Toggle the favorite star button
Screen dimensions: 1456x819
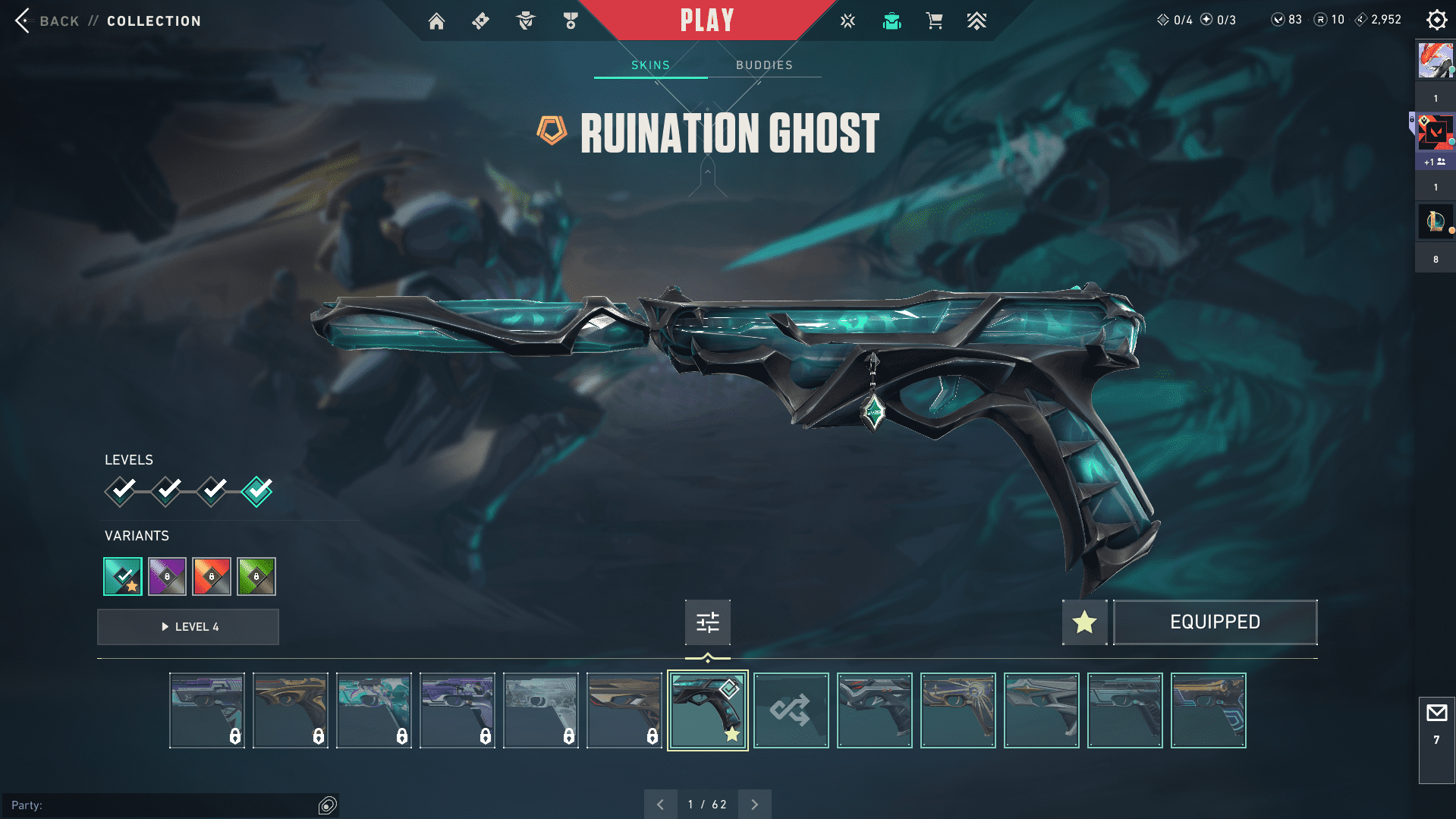coord(1084,622)
